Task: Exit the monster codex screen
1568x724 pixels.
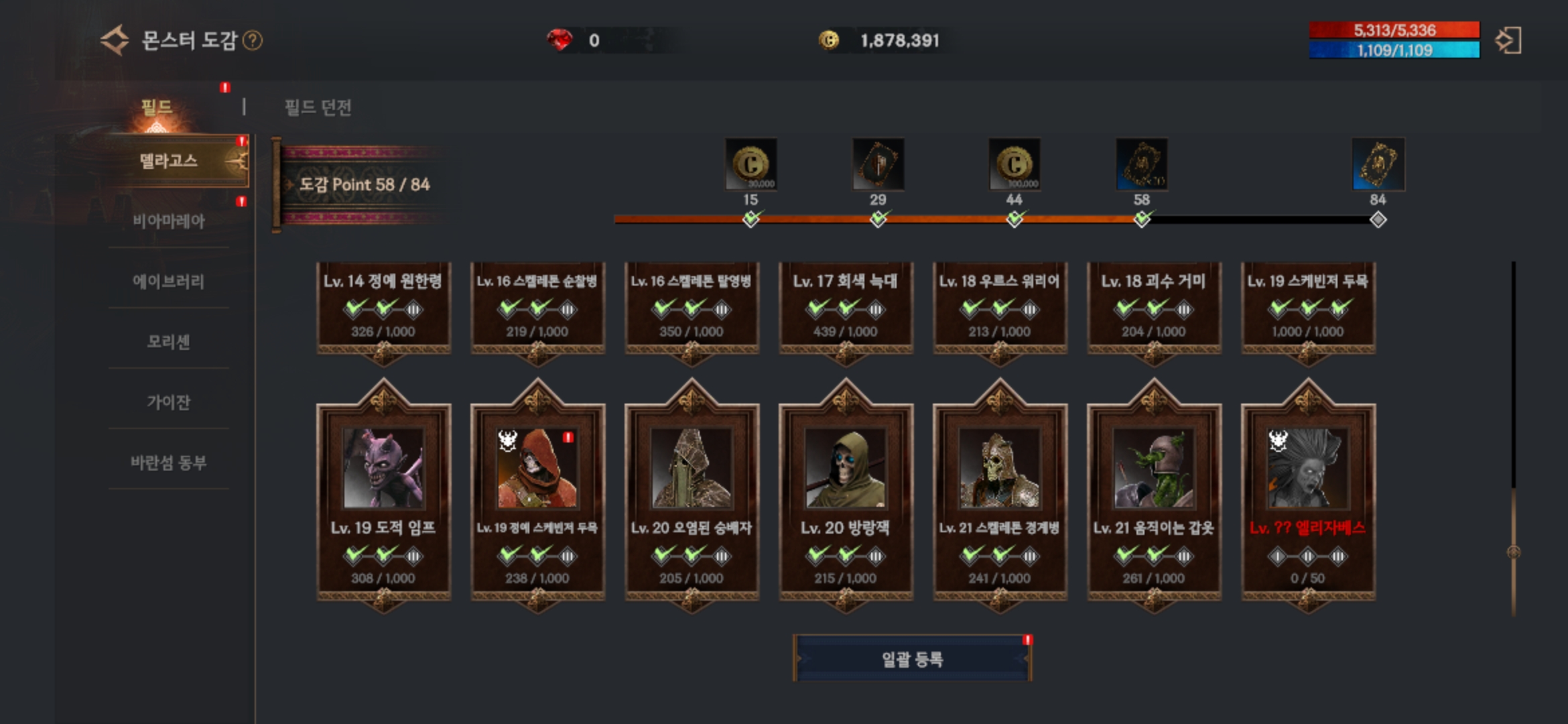Action: click(x=1508, y=40)
